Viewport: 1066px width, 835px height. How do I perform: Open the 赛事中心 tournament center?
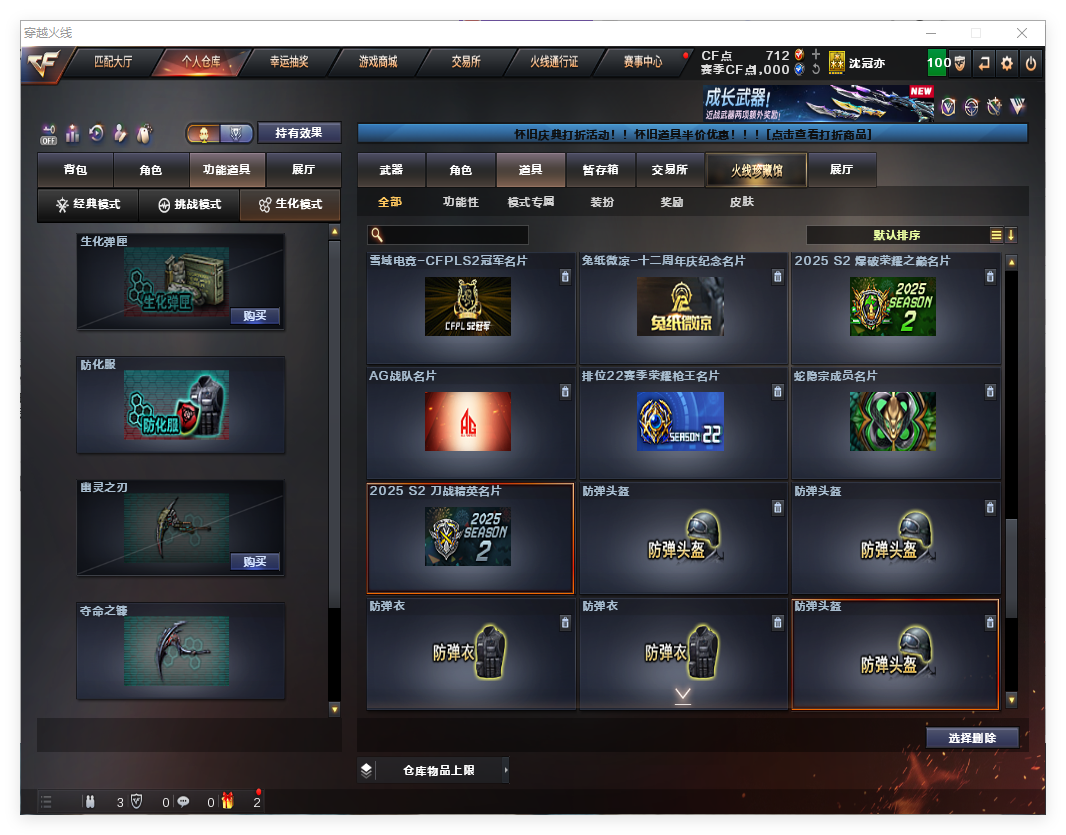(642, 62)
